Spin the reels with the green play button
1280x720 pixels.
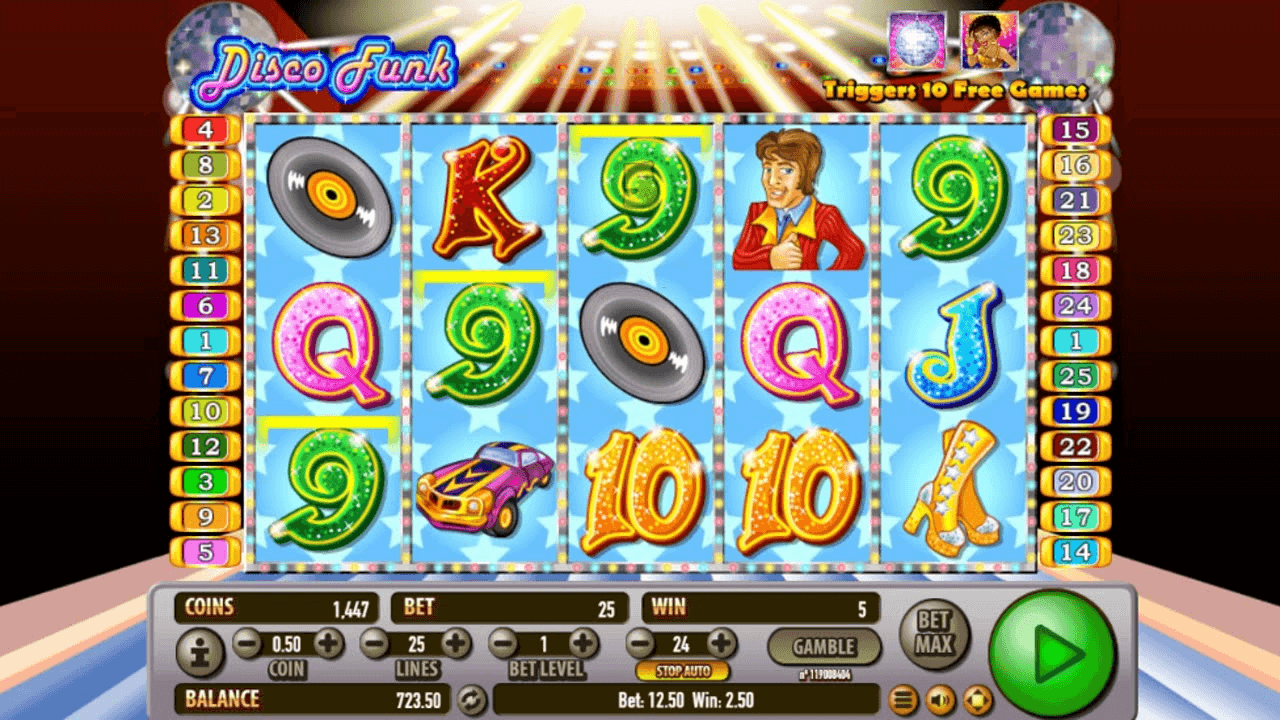coord(1052,651)
